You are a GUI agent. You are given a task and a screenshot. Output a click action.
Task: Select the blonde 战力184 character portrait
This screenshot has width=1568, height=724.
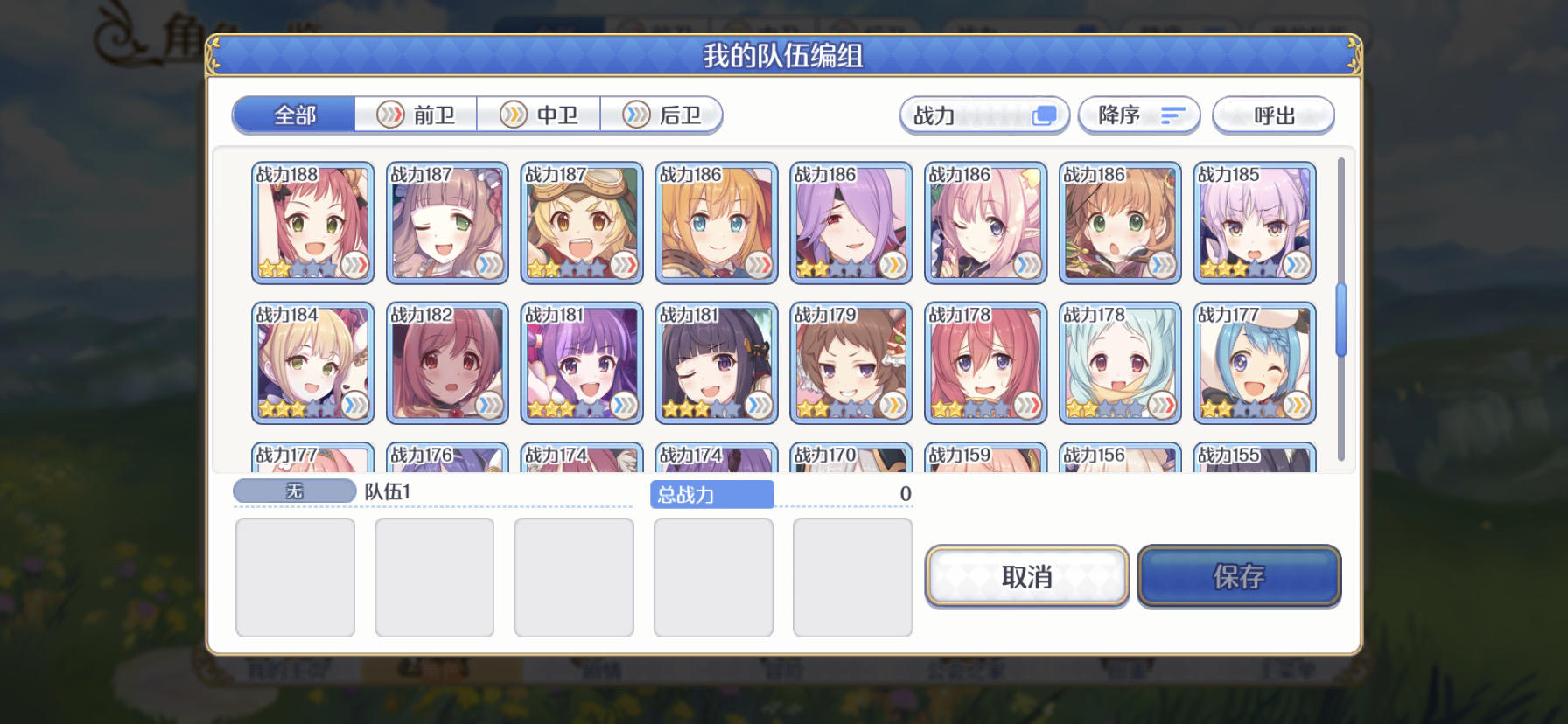312,363
